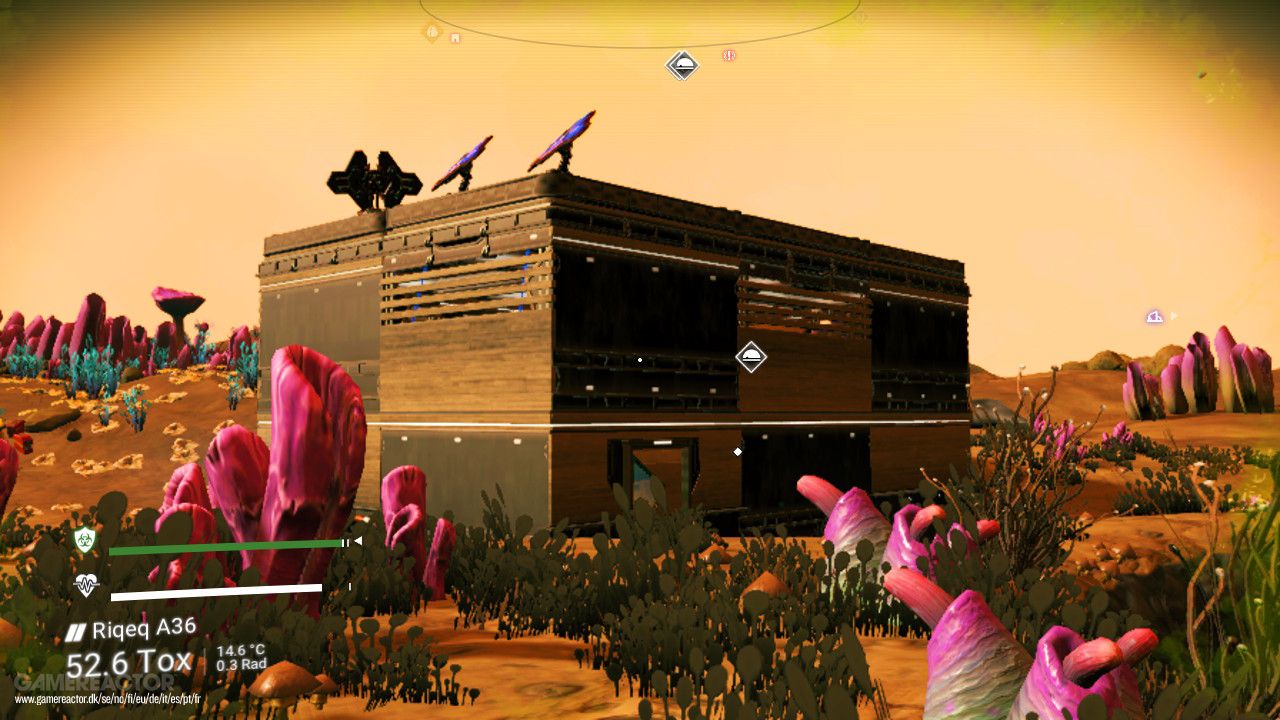Click the dome base marker on the building
Image resolution: width=1280 pixels, height=720 pixels.
click(x=751, y=357)
